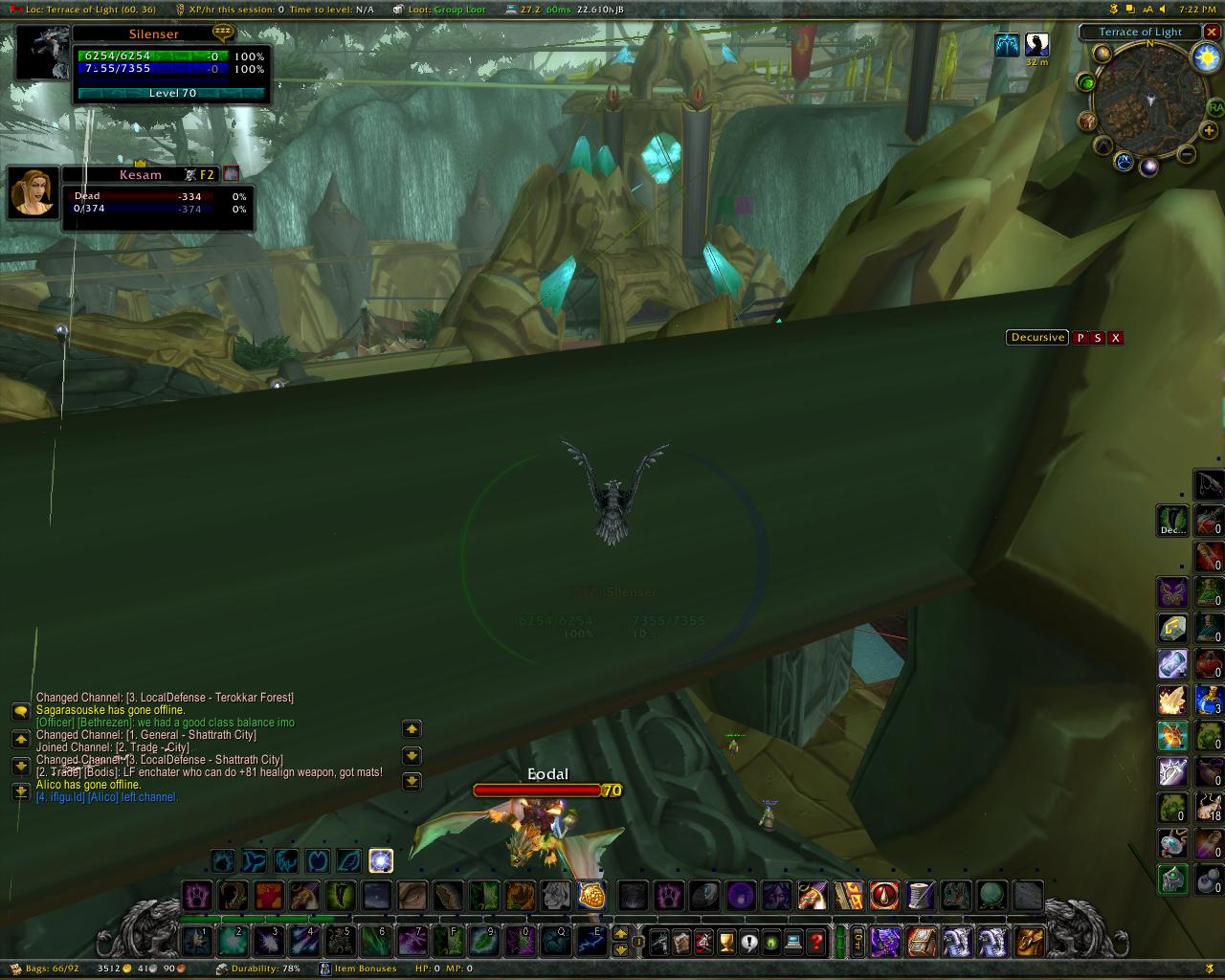Viewport: 1225px width, 980px height.
Task: Click Decursive's S button
Action: pos(1098,338)
